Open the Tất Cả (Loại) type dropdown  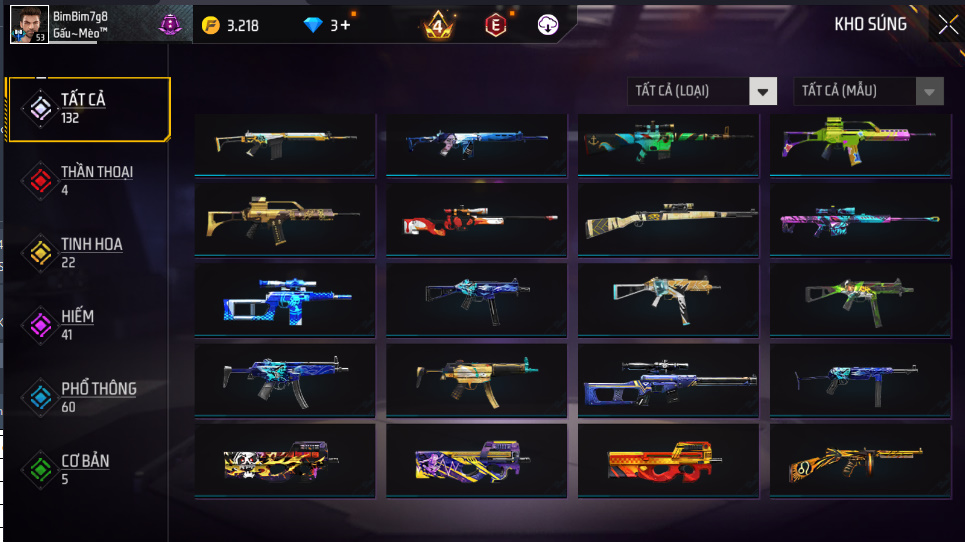[702, 91]
